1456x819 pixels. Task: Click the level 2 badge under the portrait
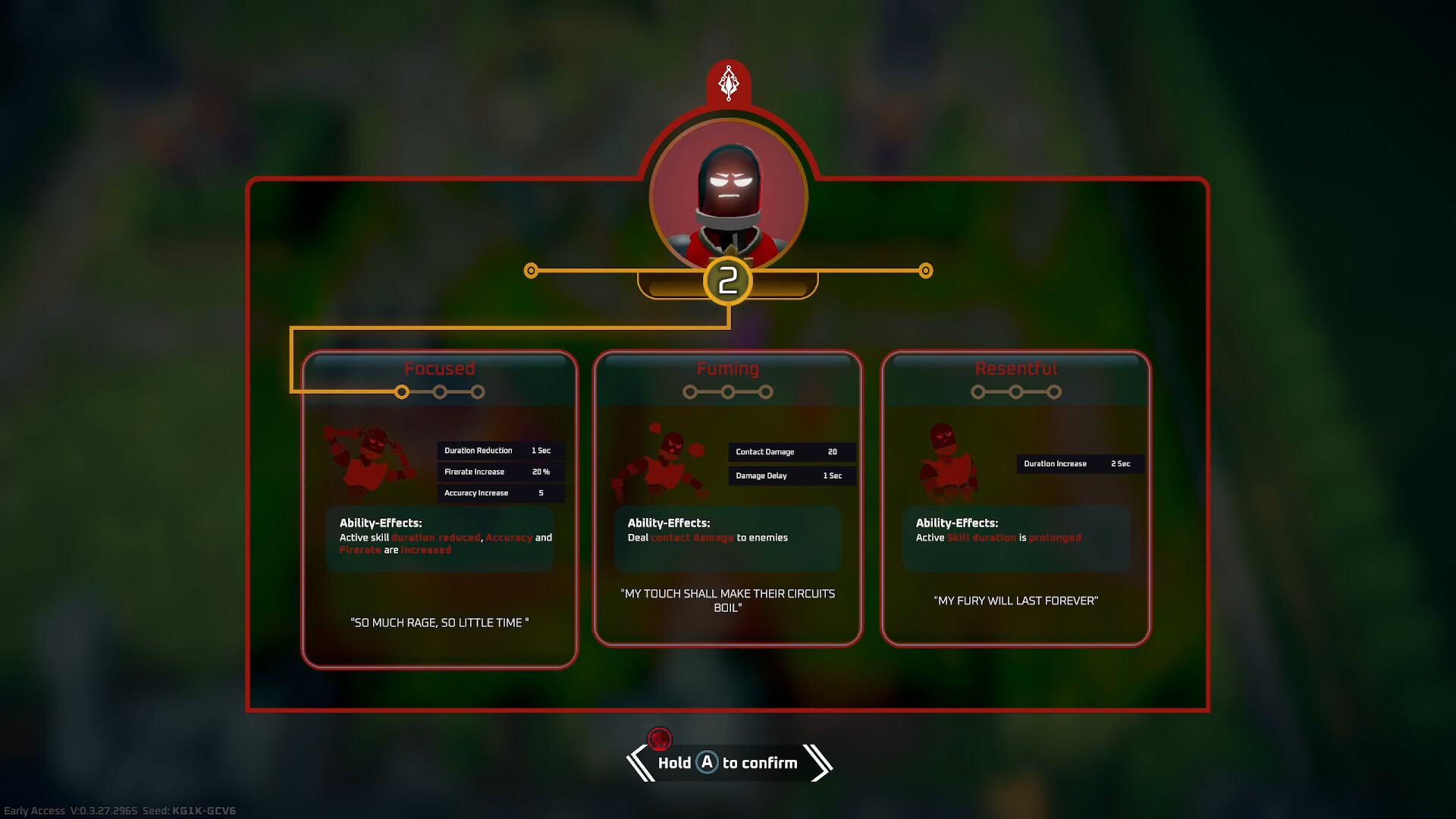727,281
